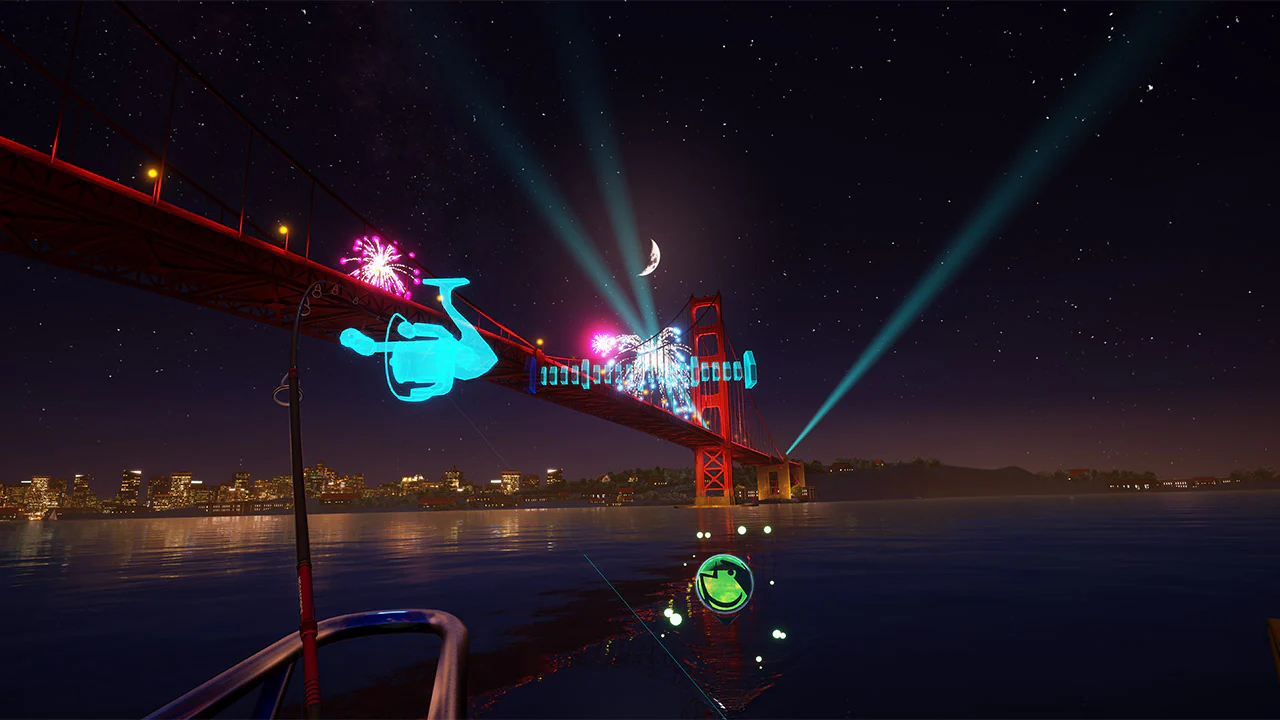Image resolution: width=1280 pixels, height=720 pixels.
Task: Select the green fish marker icon
Action: [723, 584]
